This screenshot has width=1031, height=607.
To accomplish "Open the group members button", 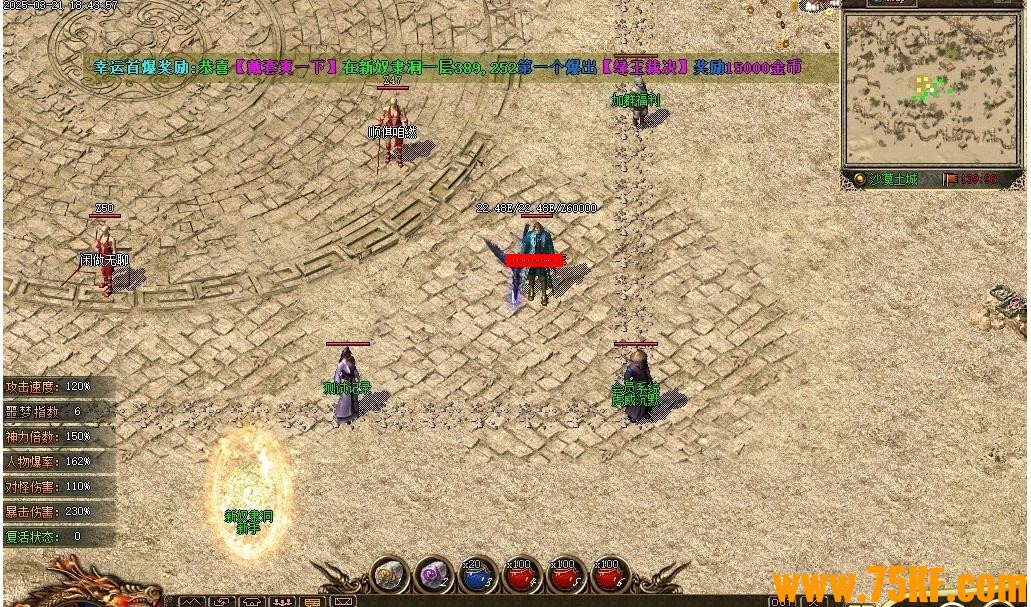I will click(x=282, y=602).
